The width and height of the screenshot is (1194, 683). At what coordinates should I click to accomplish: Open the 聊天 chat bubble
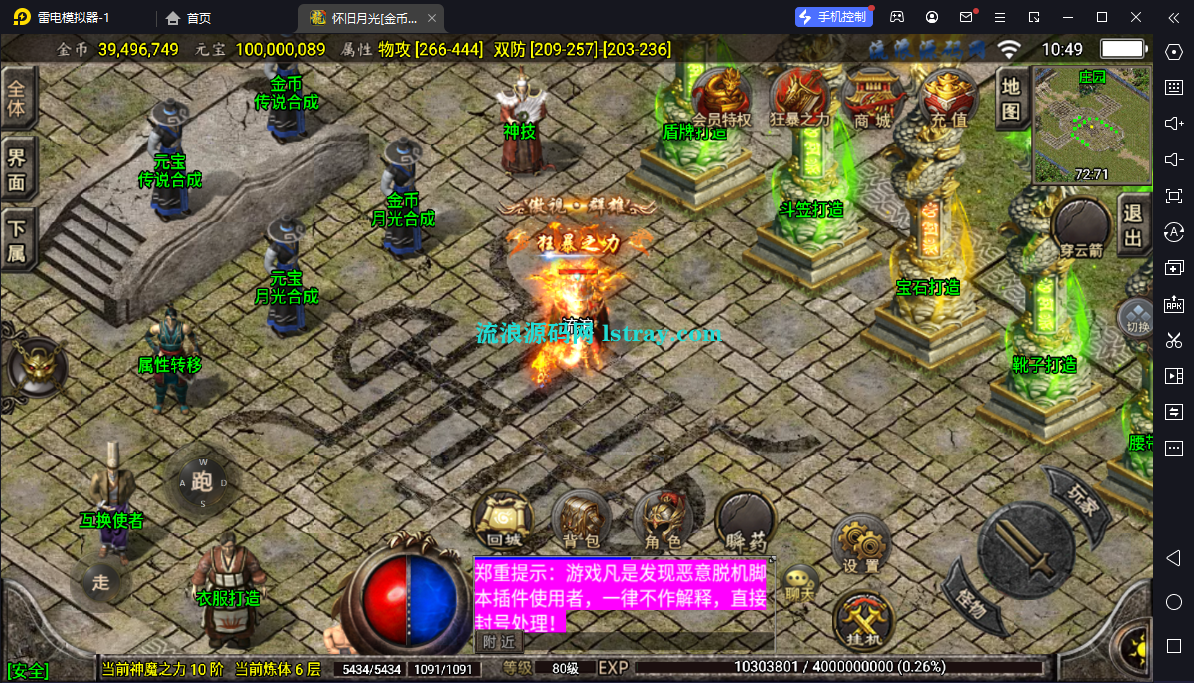coord(798,582)
